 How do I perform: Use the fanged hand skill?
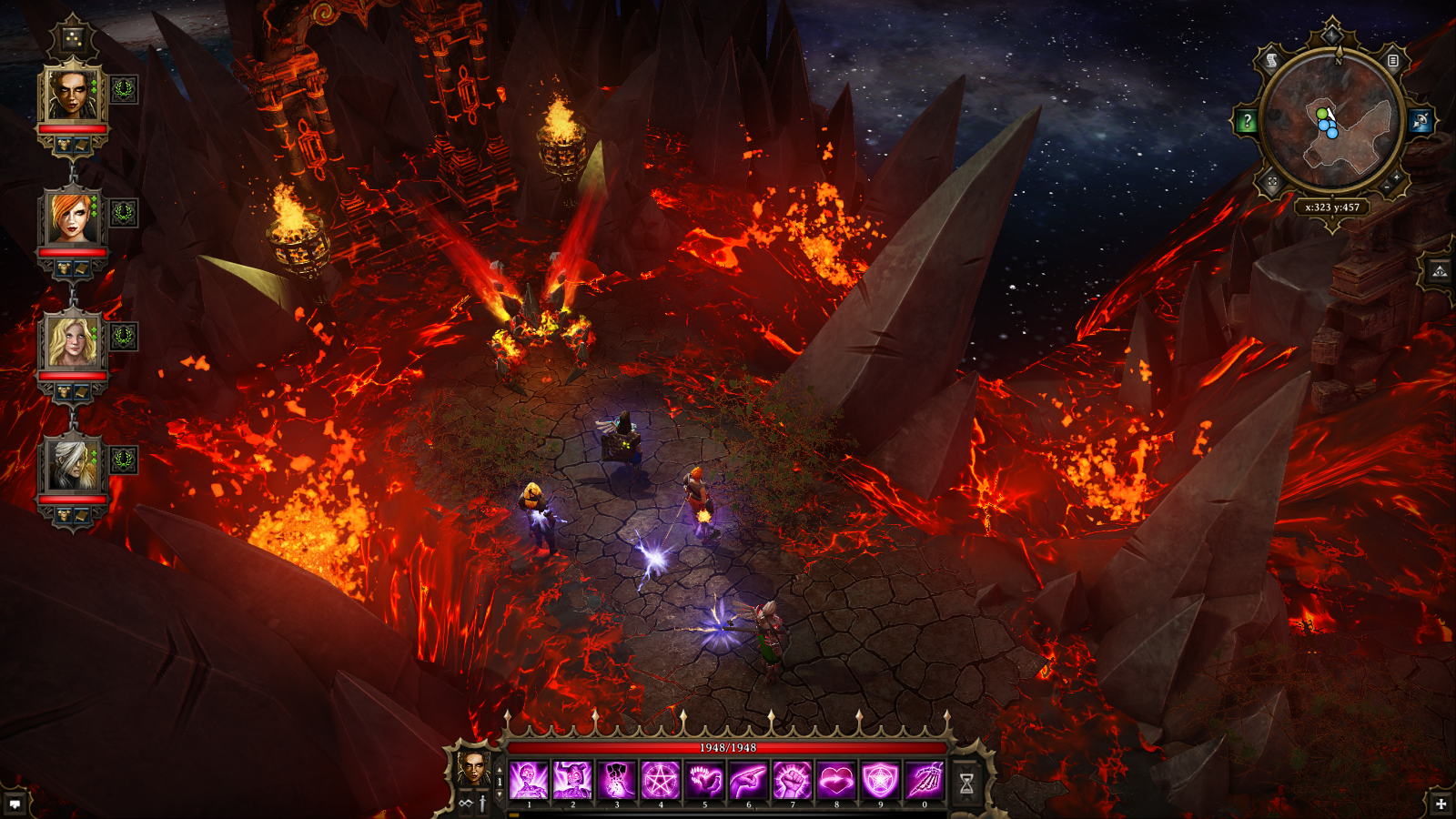704,781
